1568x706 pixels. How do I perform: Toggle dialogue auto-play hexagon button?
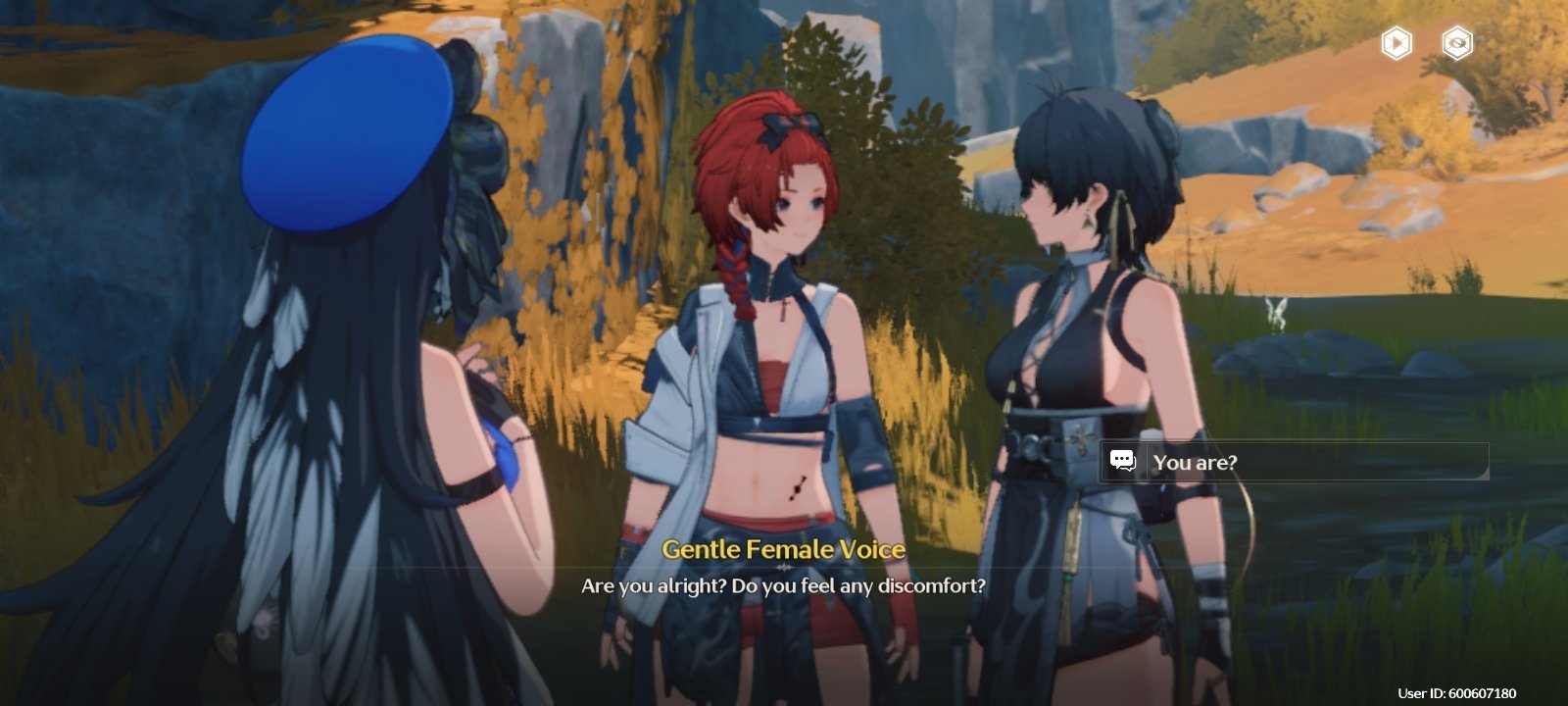[1396, 43]
